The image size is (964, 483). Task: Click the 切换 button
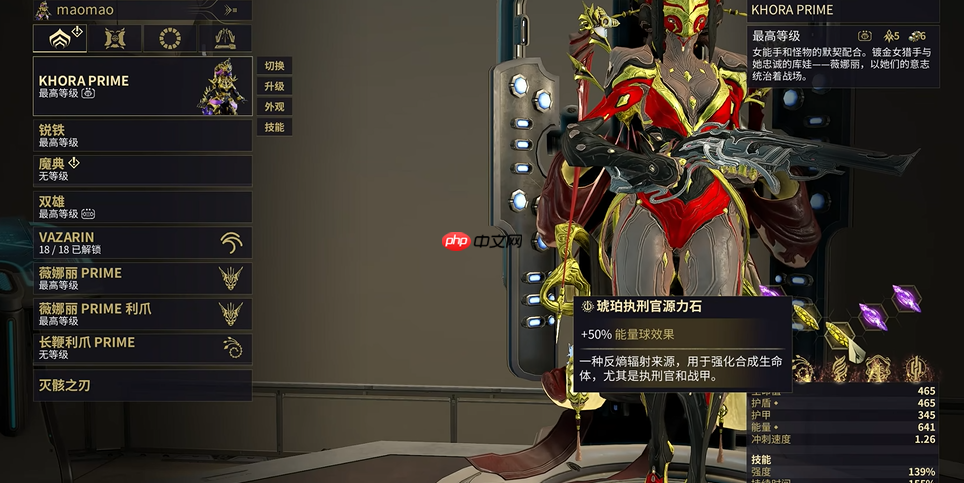click(274, 65)
